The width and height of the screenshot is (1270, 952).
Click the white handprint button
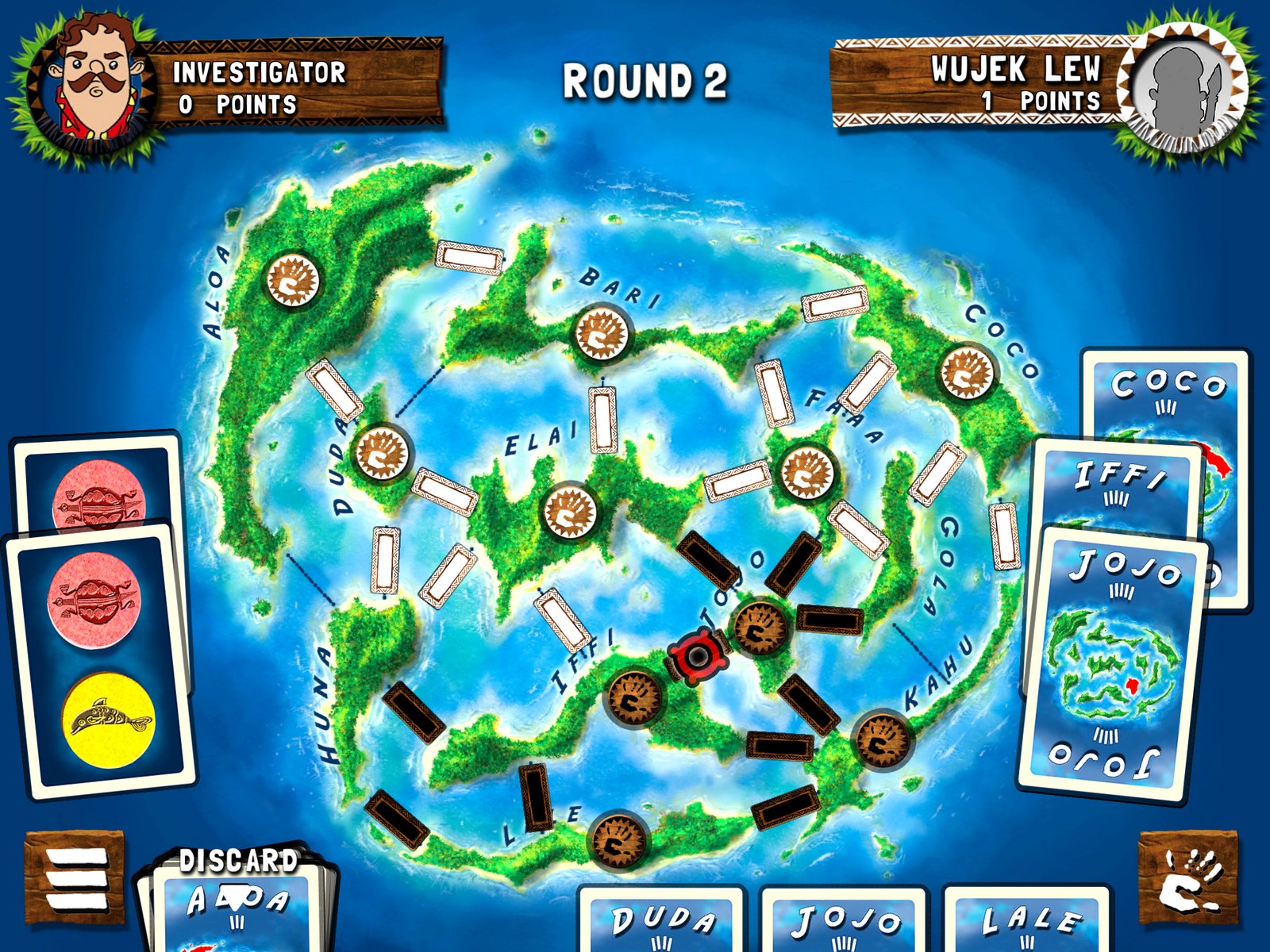1187,879
